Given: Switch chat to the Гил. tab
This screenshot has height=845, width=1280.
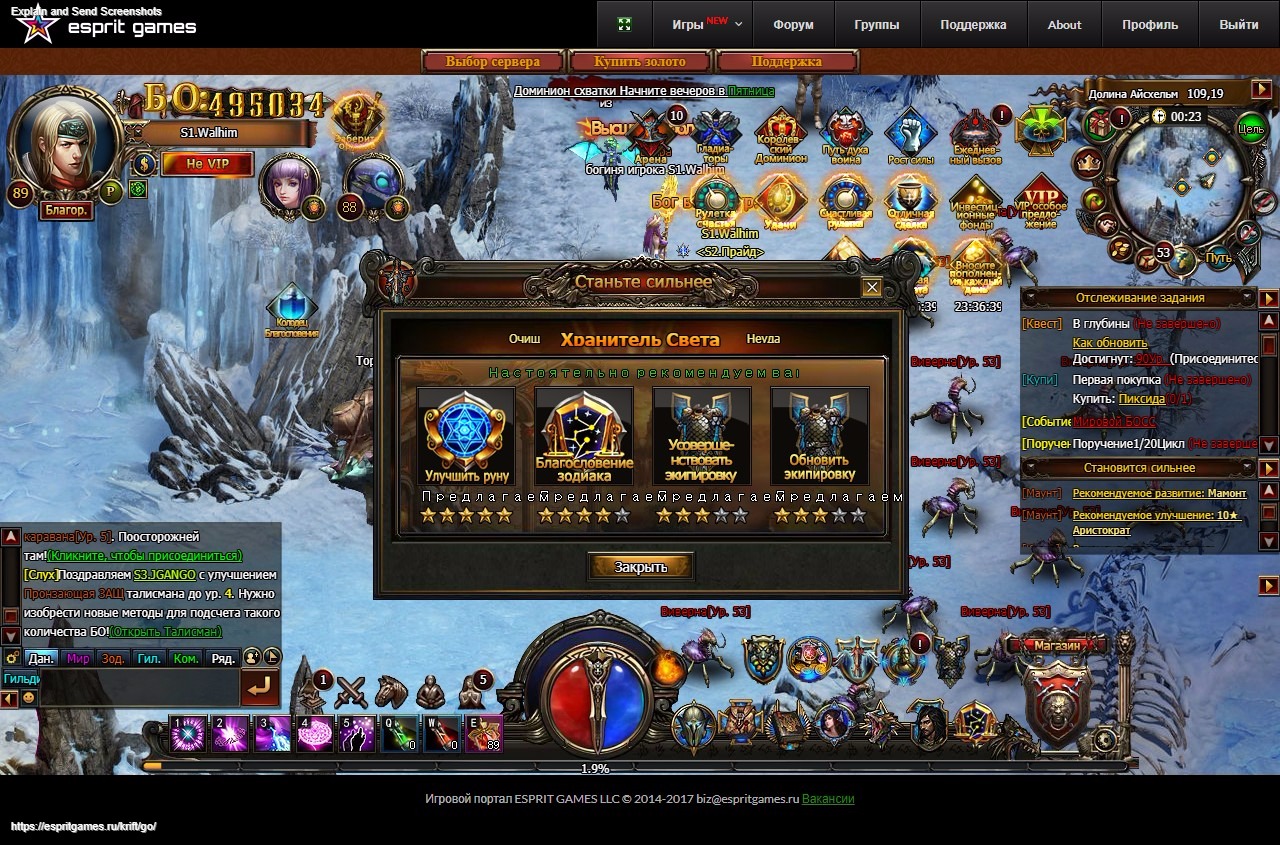Looking at the screenshot, I should point(149,658).
